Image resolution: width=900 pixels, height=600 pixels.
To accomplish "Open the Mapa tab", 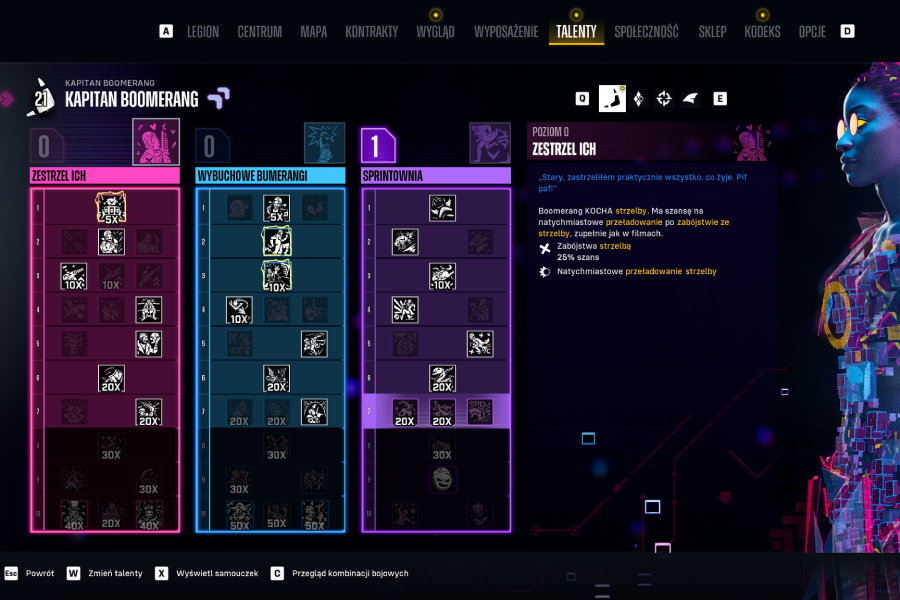I will [x=313, y=32].
